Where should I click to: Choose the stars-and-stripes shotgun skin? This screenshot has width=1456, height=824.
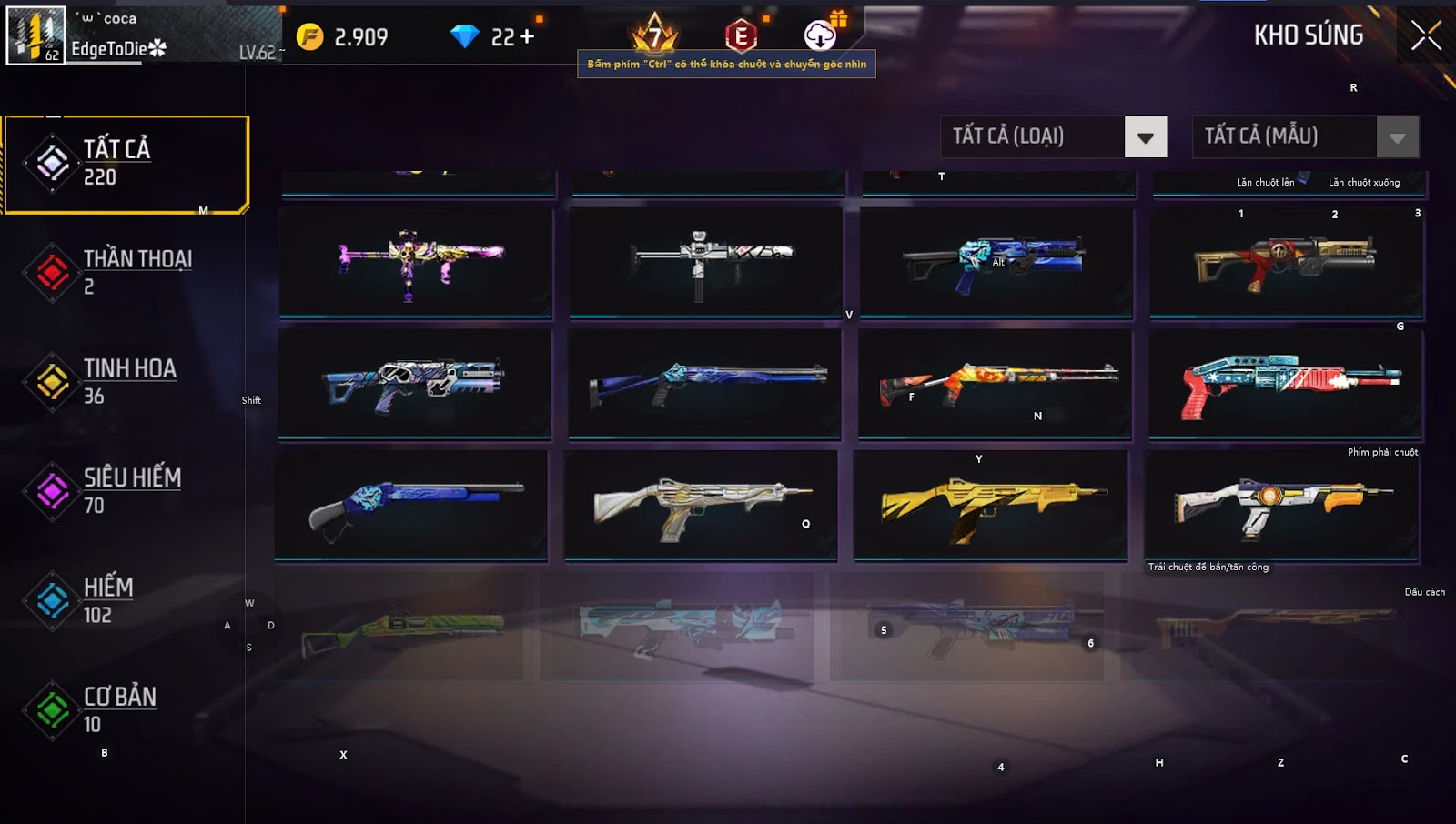tap(1285, 384)
